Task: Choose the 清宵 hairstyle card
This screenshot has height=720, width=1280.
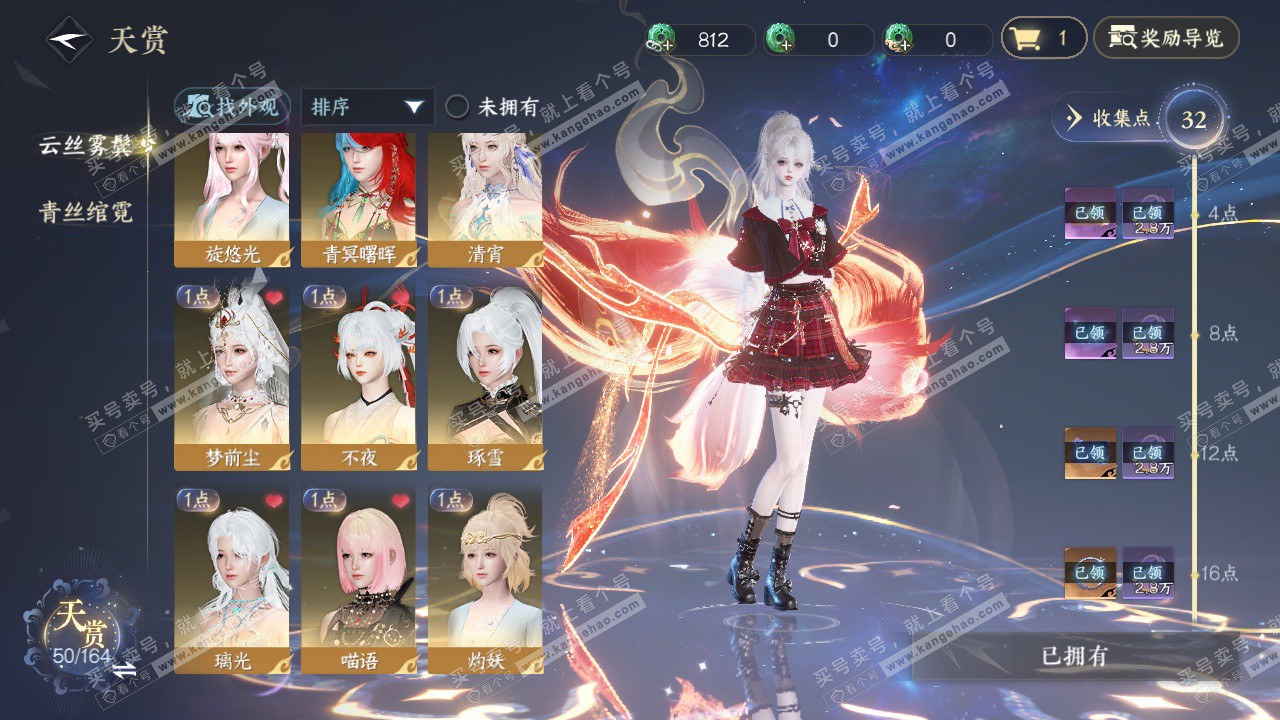Action: point(485,200)
